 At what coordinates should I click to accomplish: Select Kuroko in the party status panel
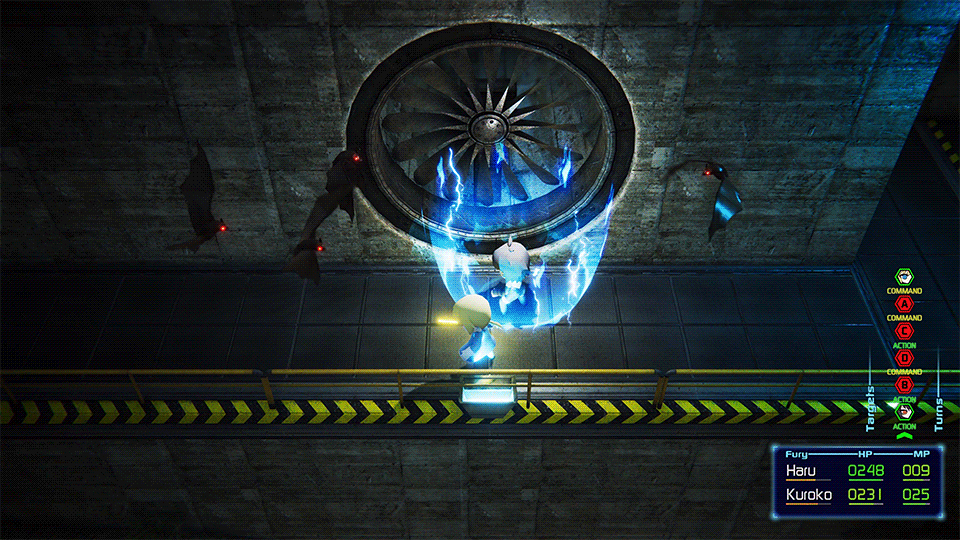click(808, 494)
